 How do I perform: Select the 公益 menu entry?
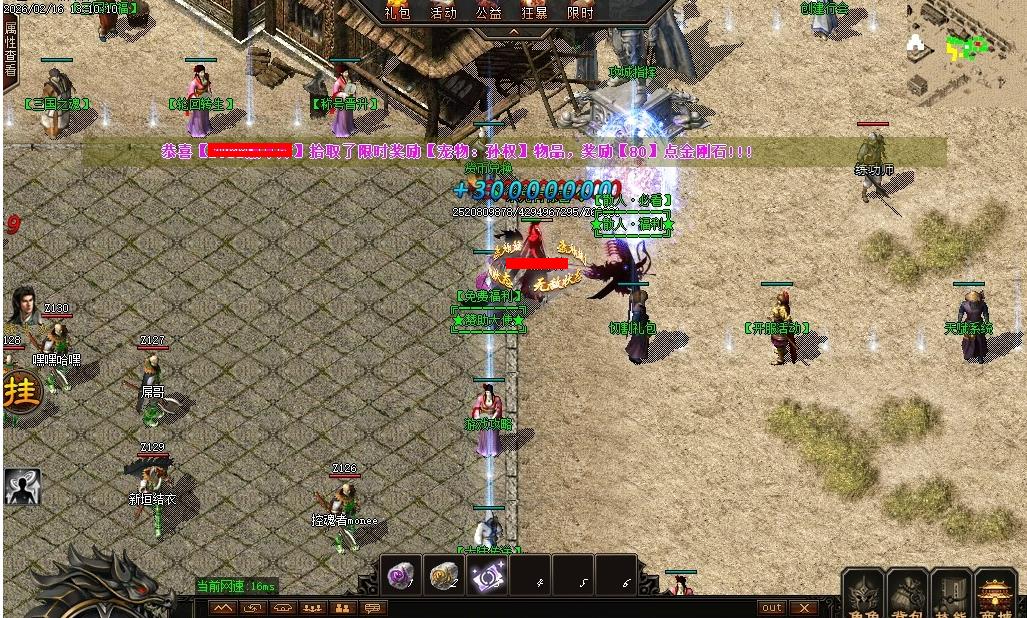point(489,13)
